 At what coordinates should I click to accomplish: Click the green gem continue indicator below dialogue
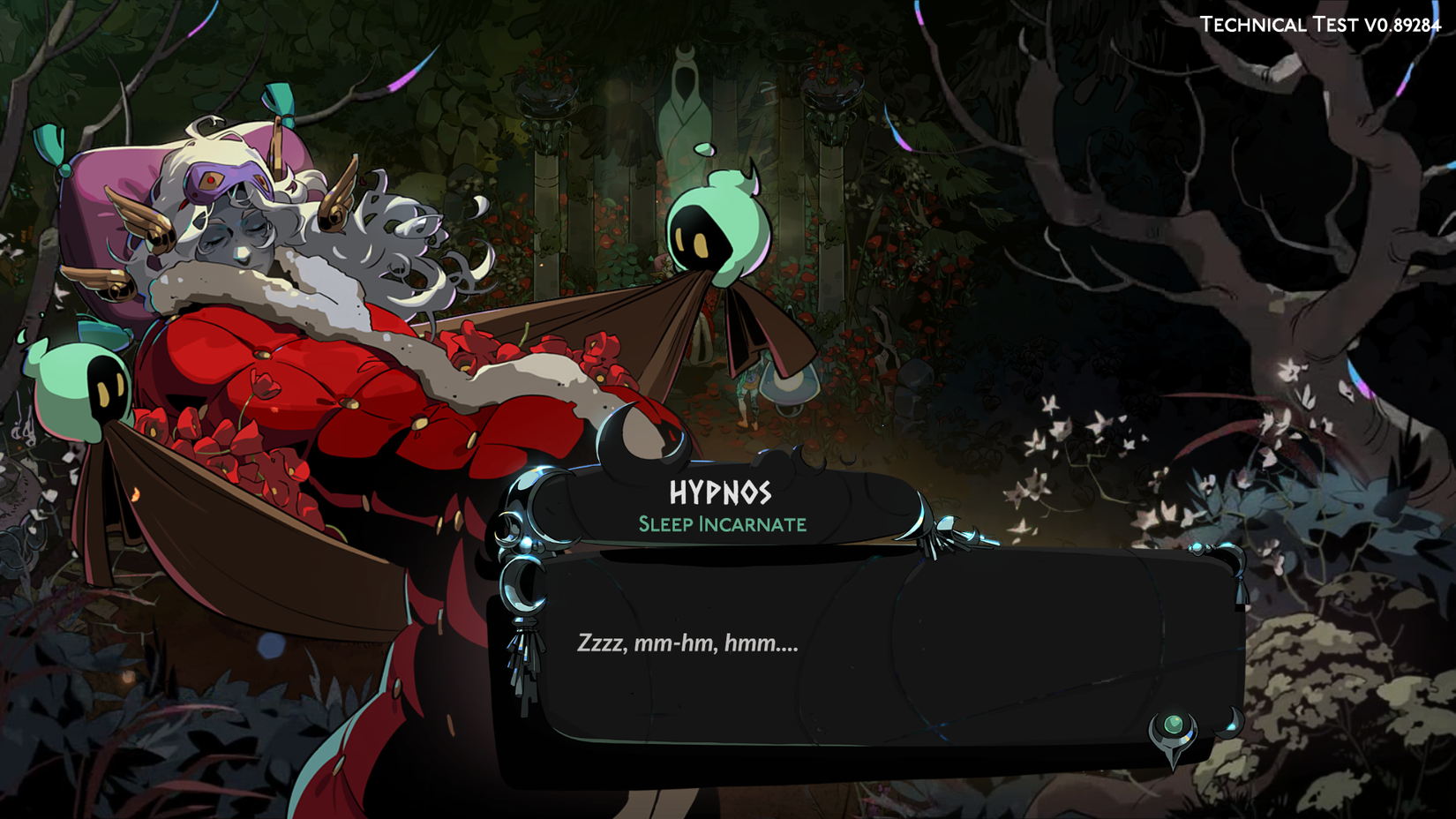pos(1174,725)
